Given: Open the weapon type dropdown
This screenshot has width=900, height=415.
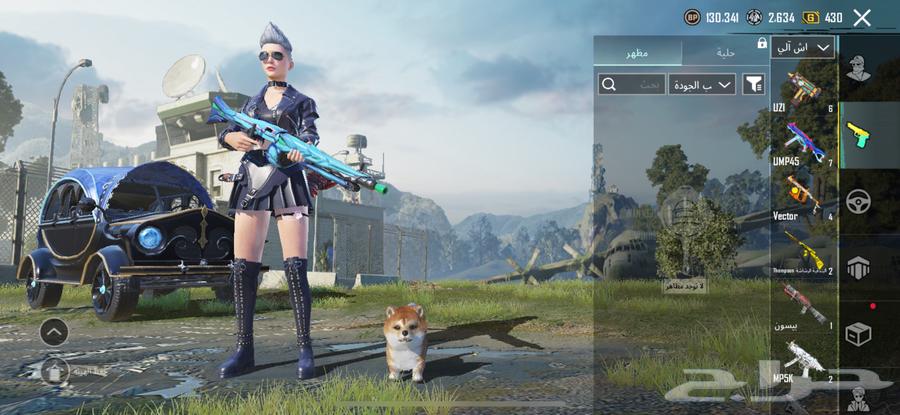Looking at the screenshot, I should [802, 47].
